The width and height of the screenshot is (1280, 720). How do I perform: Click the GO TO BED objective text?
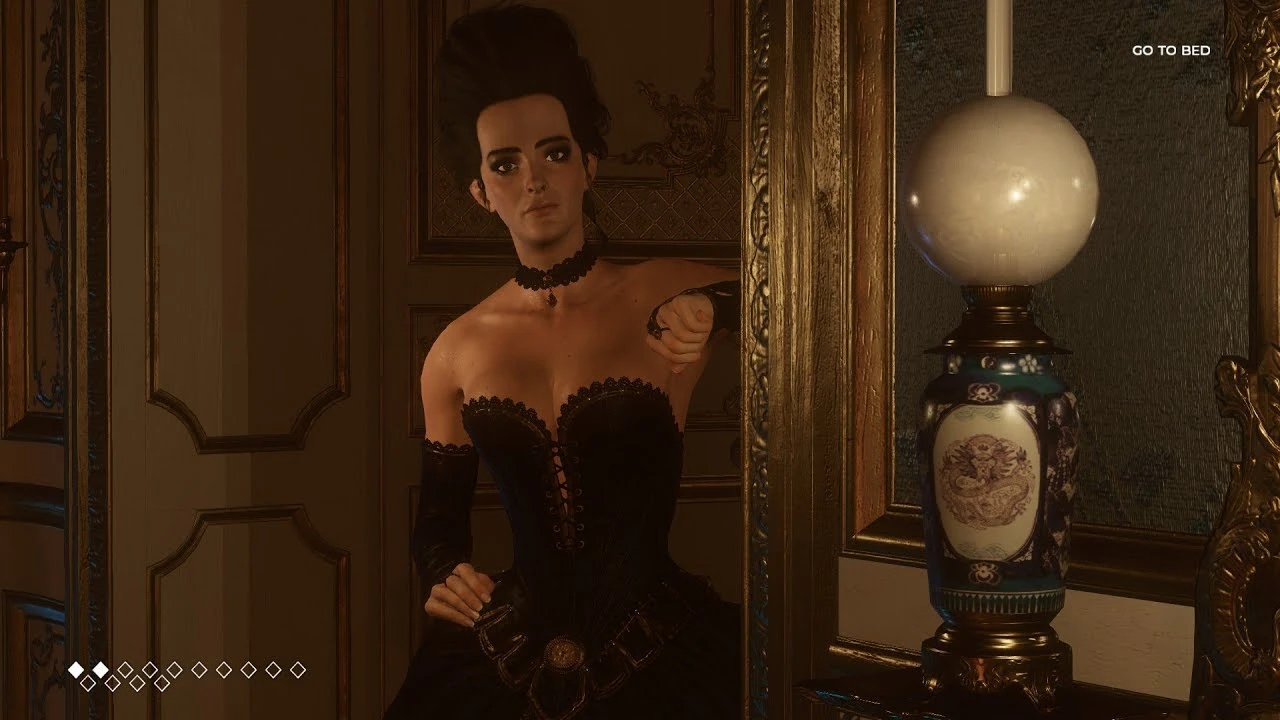pos(1170,48)
